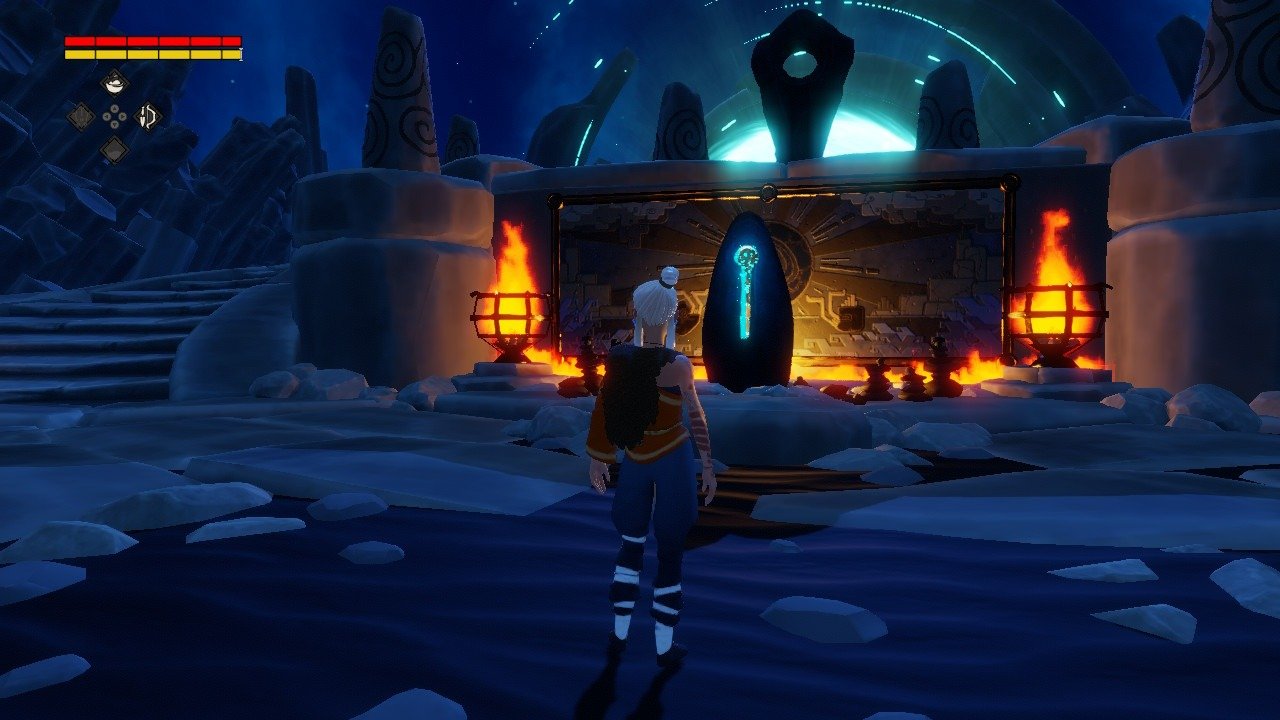
Task: Select the food bowl quick slot
Action: pyautogui.click(x=115, y=83)
